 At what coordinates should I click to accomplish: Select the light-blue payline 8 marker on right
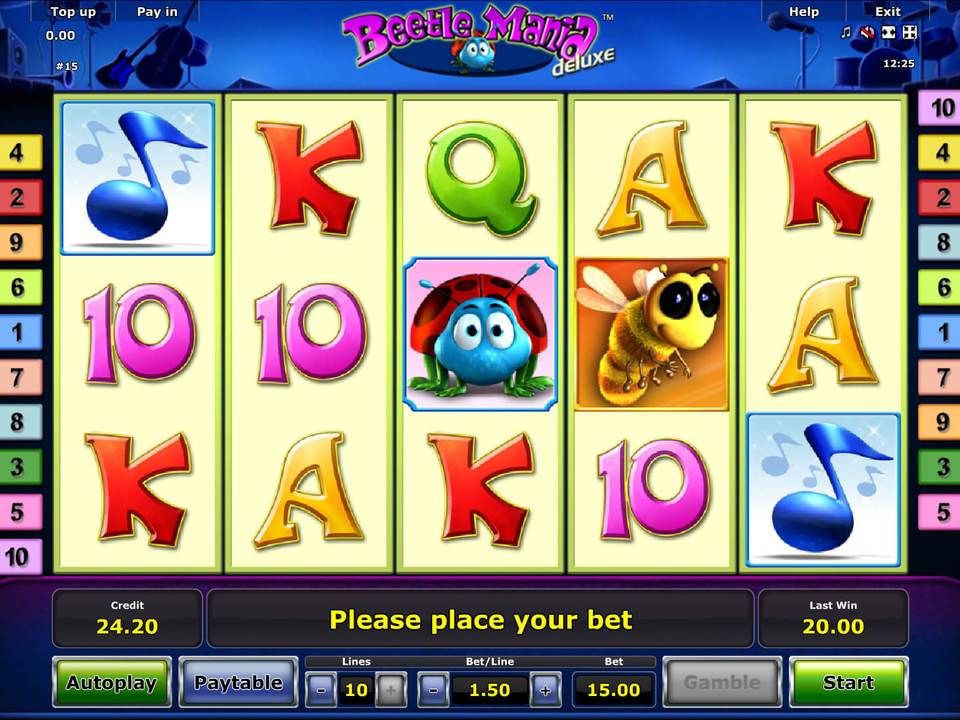(941, 242)
